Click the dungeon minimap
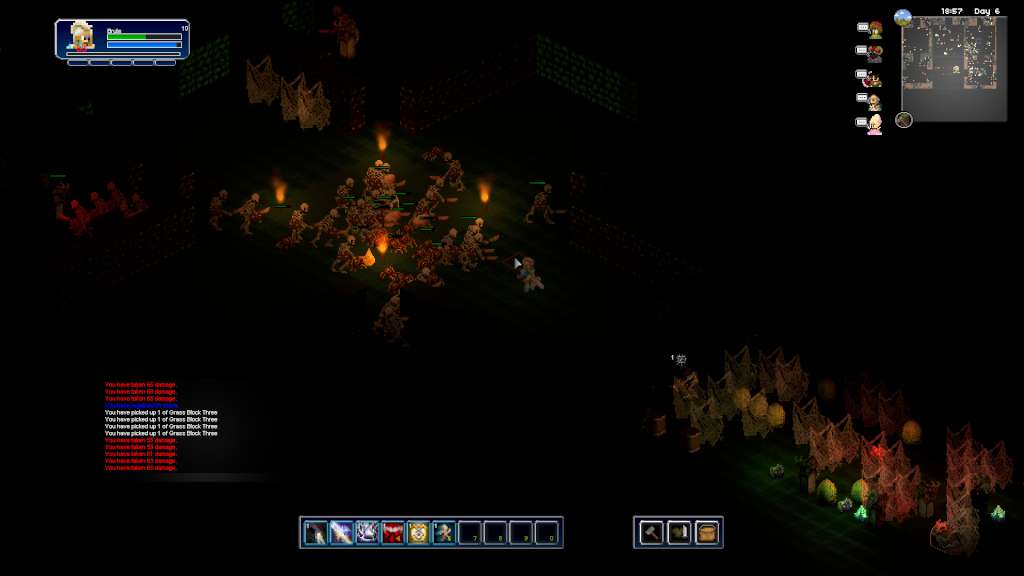The width and height of the screenshot is (1024, 576). [954, 69]
